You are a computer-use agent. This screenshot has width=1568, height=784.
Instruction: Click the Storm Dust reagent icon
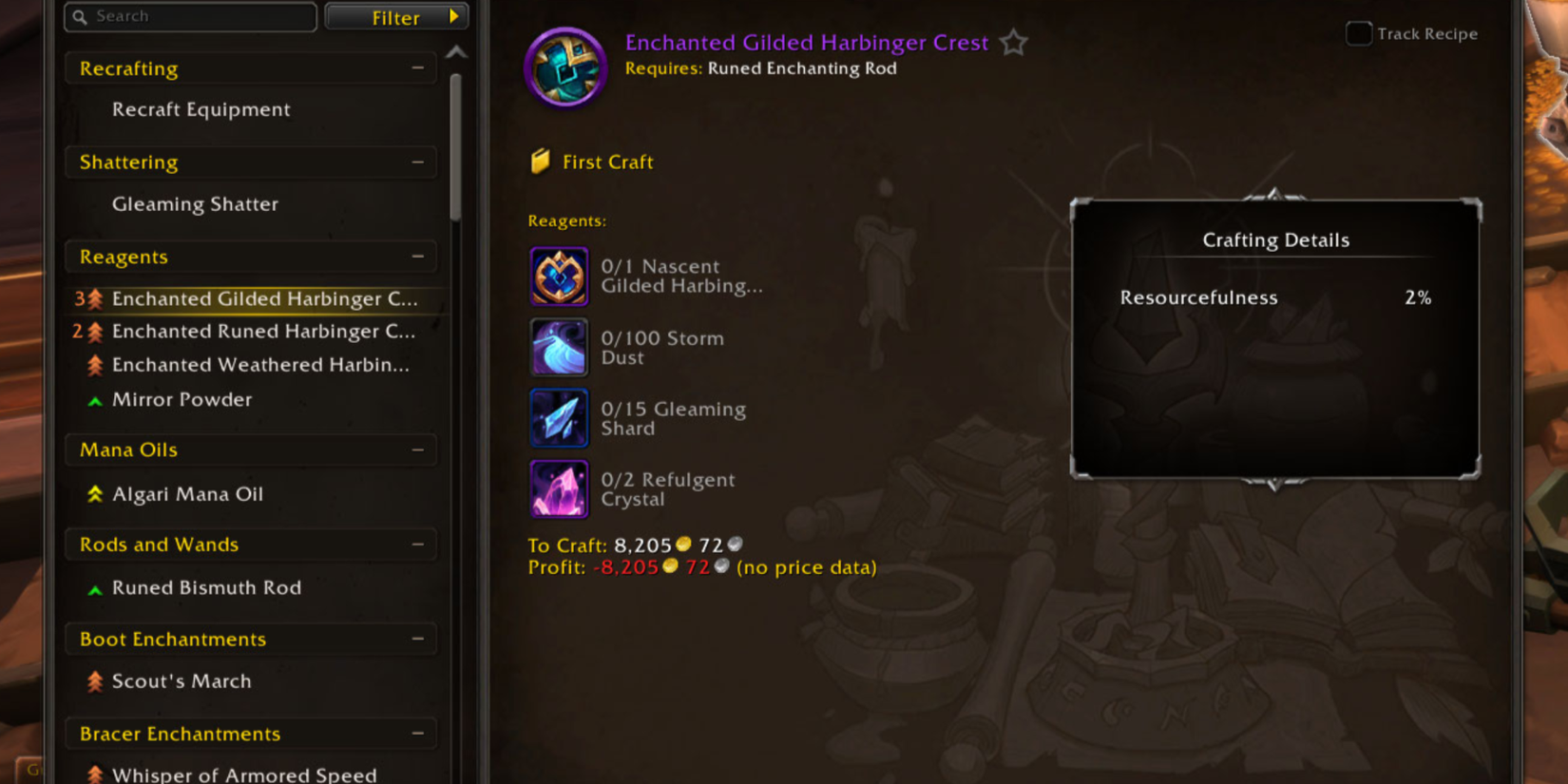point(559,347)
